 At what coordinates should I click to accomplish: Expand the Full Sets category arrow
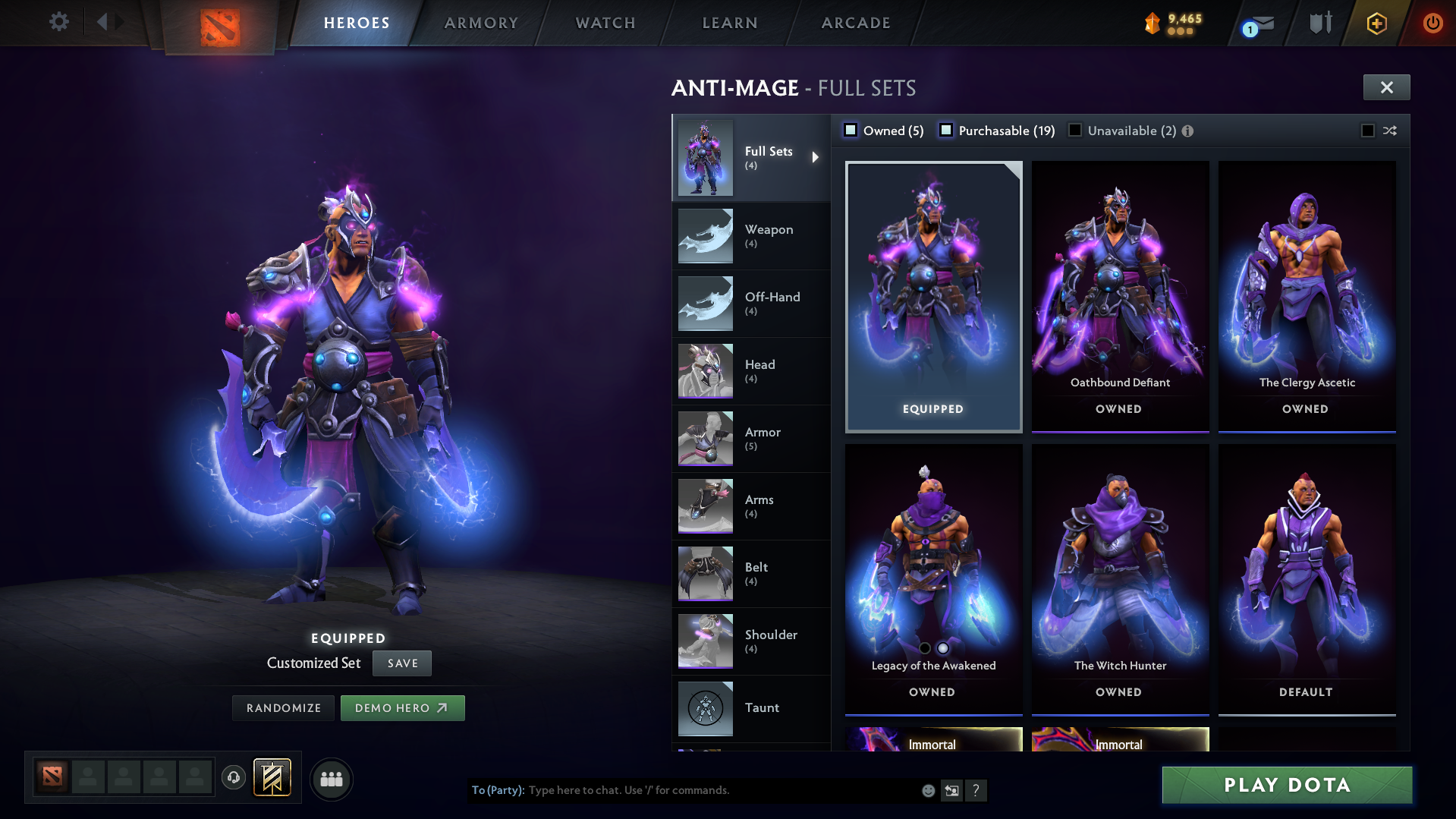tap(816, 156)
